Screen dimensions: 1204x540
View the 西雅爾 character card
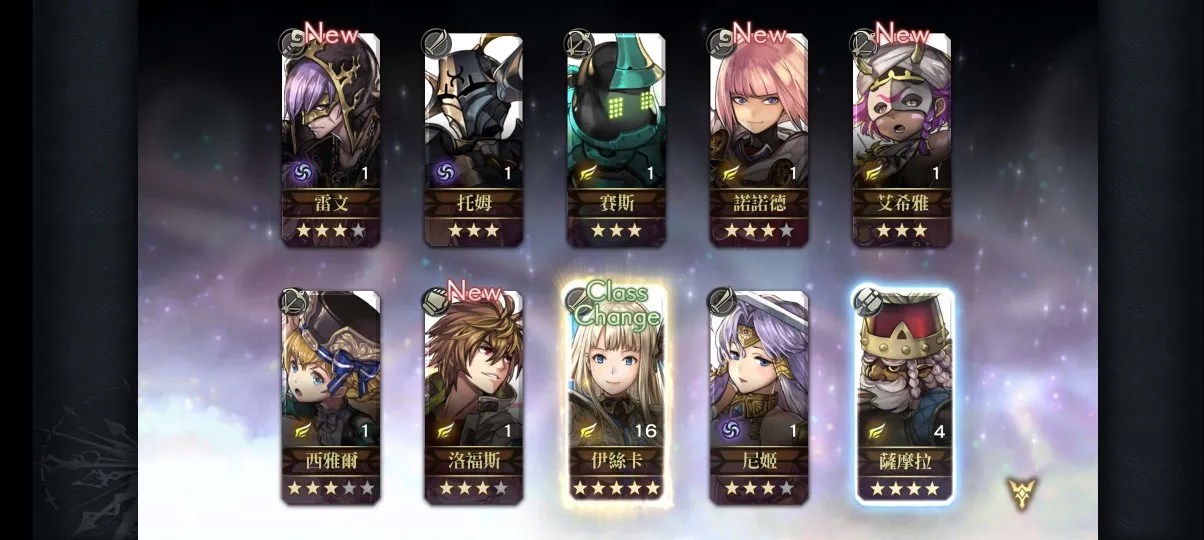pyautogui.click(x=331, y=396)
